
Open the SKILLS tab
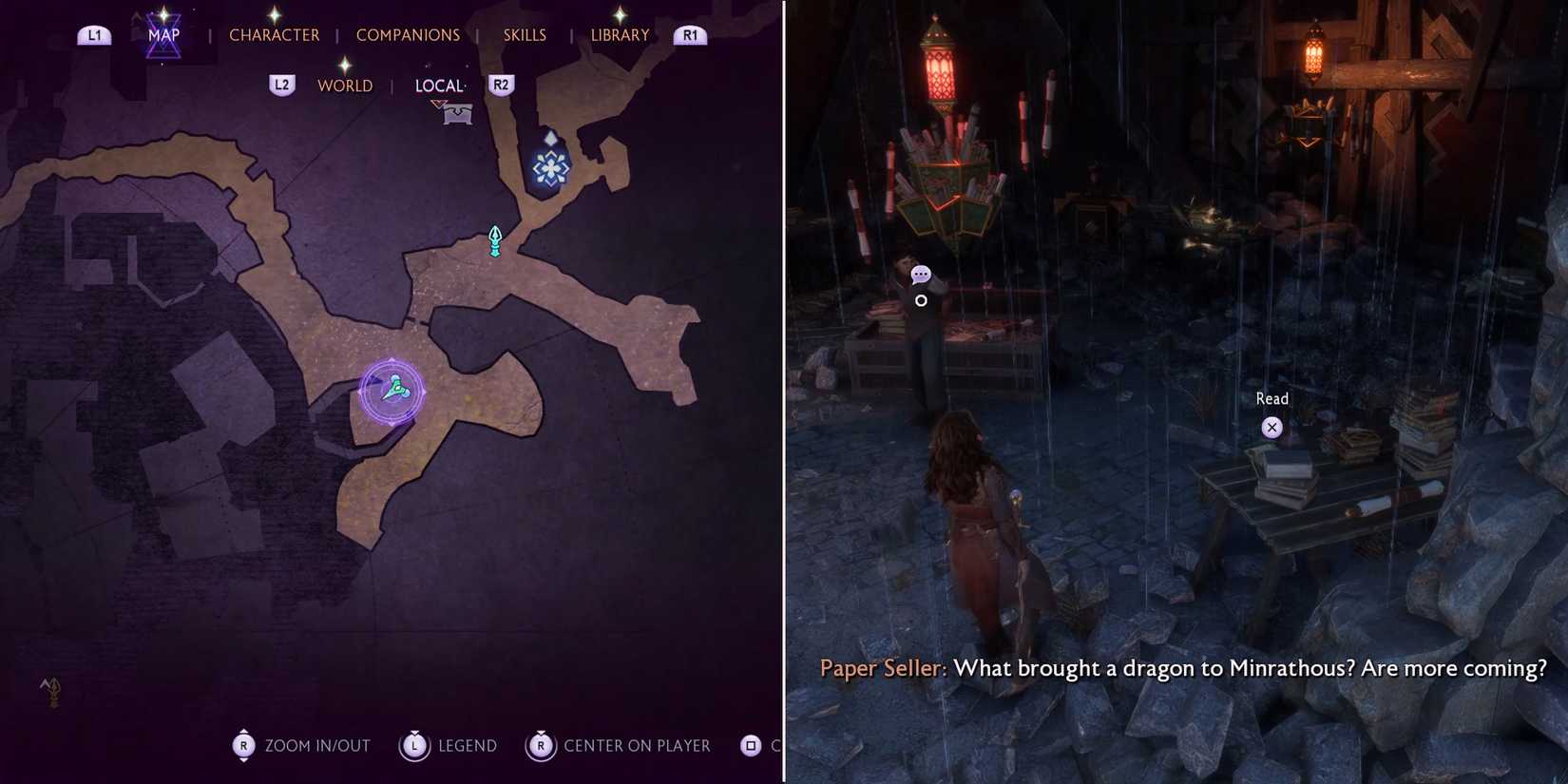click(x=525, y=34)
